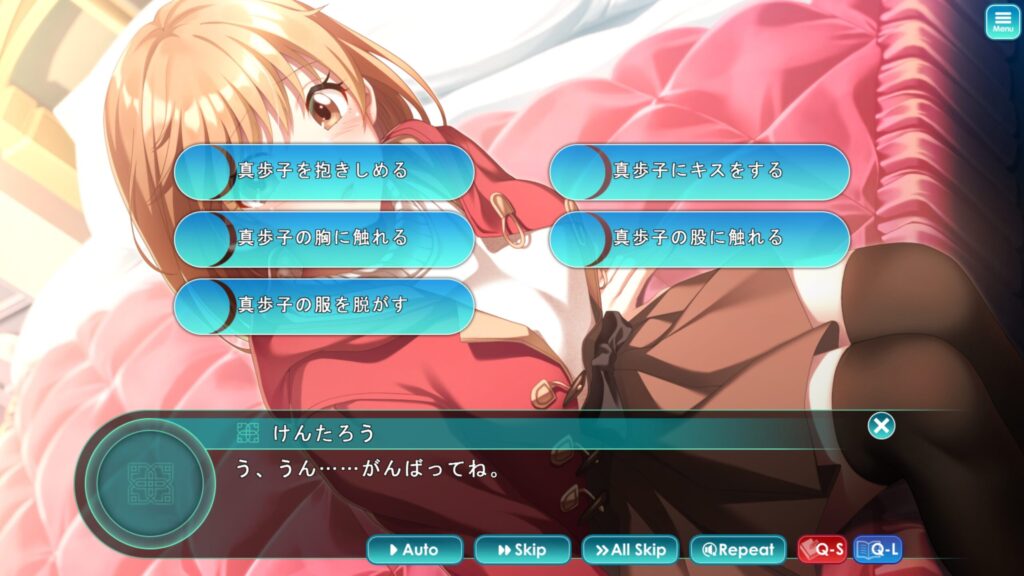Enable Auto text advance
Viewport: 1024px width, 576px height.
[415, 549]
